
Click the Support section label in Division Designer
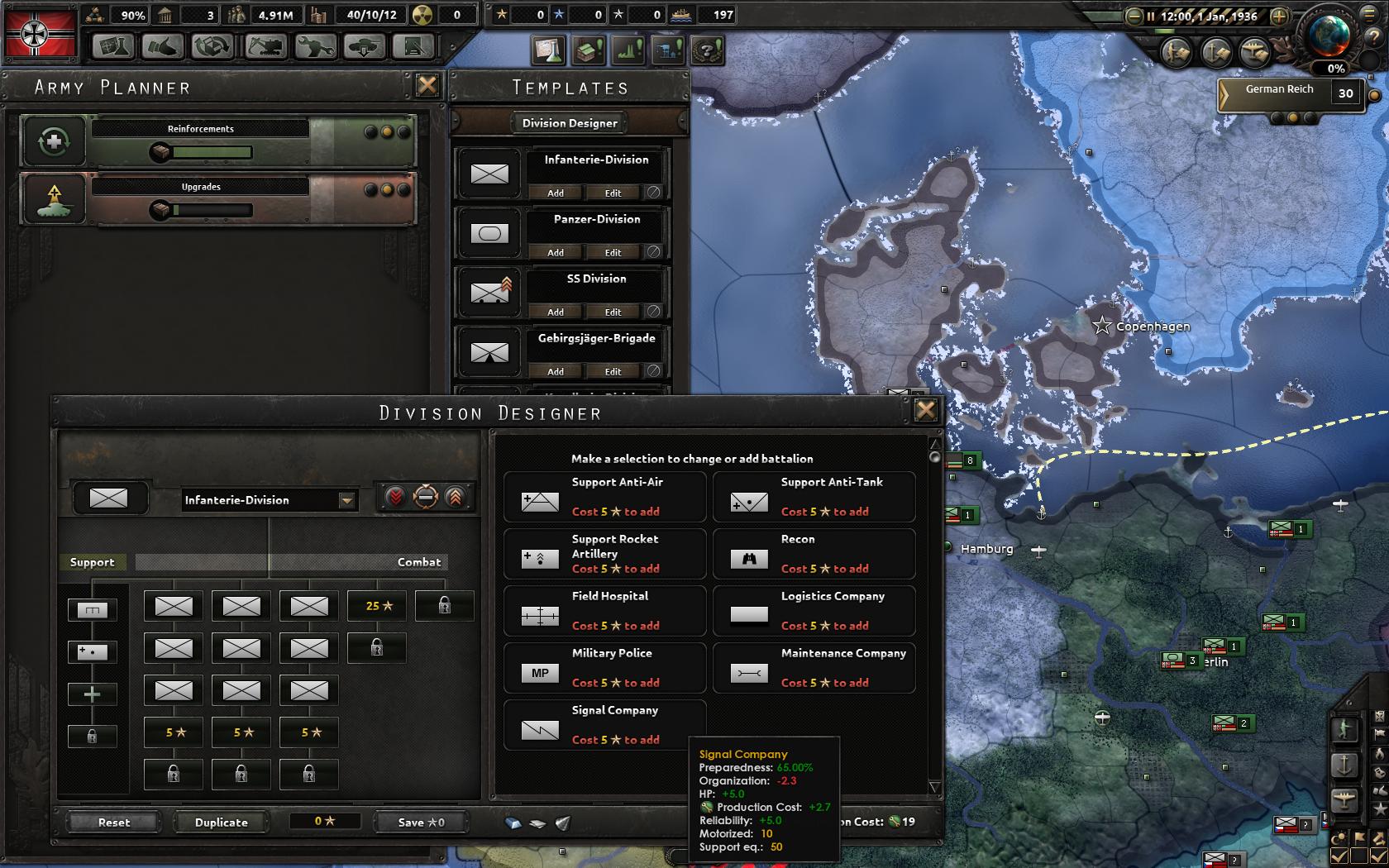click(x=93, y=562)
